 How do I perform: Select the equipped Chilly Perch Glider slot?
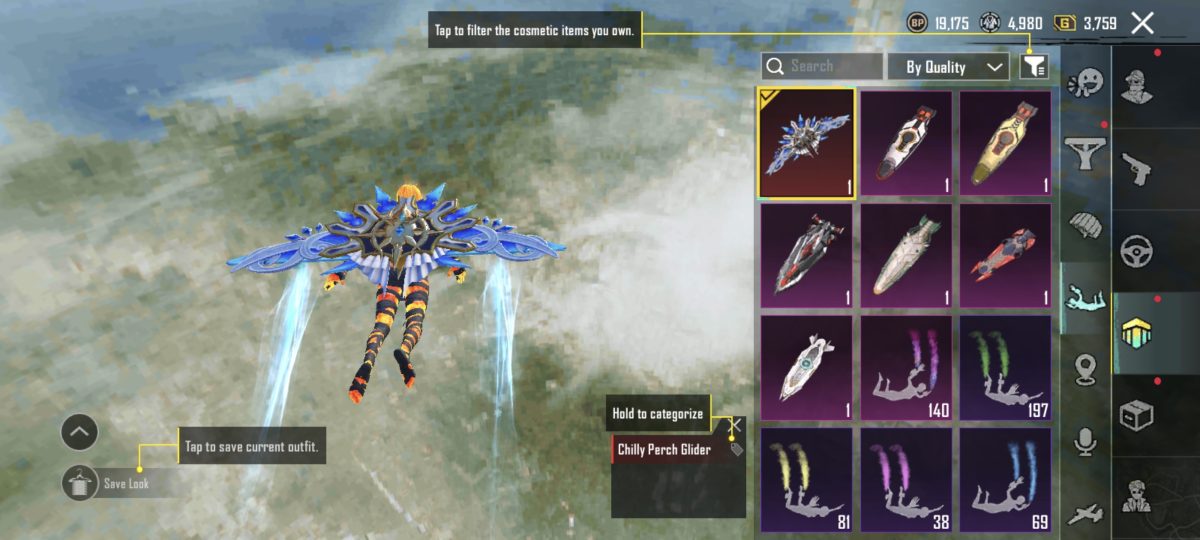pyautogui.click(x=806, y=143)
